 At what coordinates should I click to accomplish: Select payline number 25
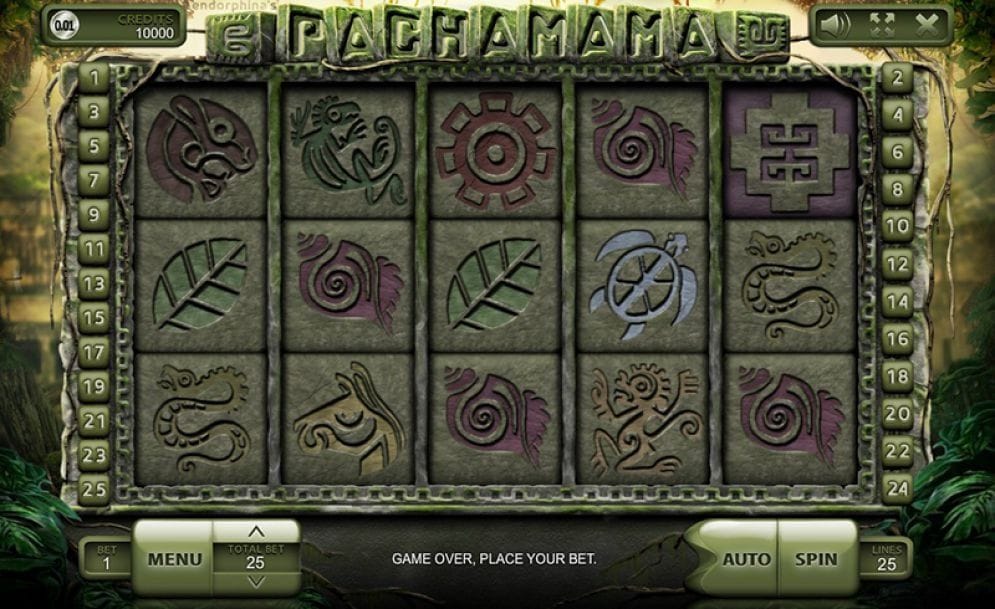[94, 490]
